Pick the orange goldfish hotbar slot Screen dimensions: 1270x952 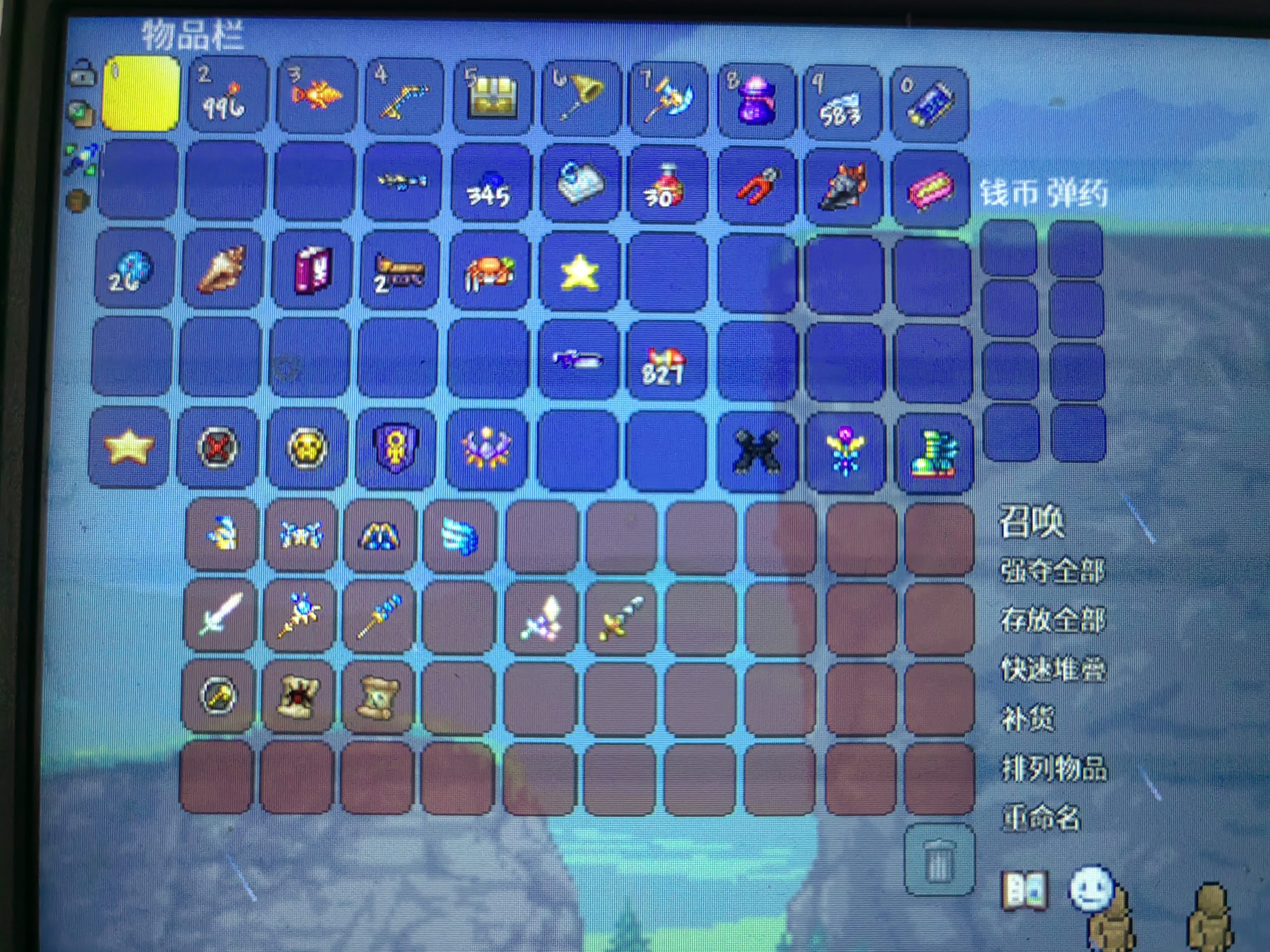315,95
